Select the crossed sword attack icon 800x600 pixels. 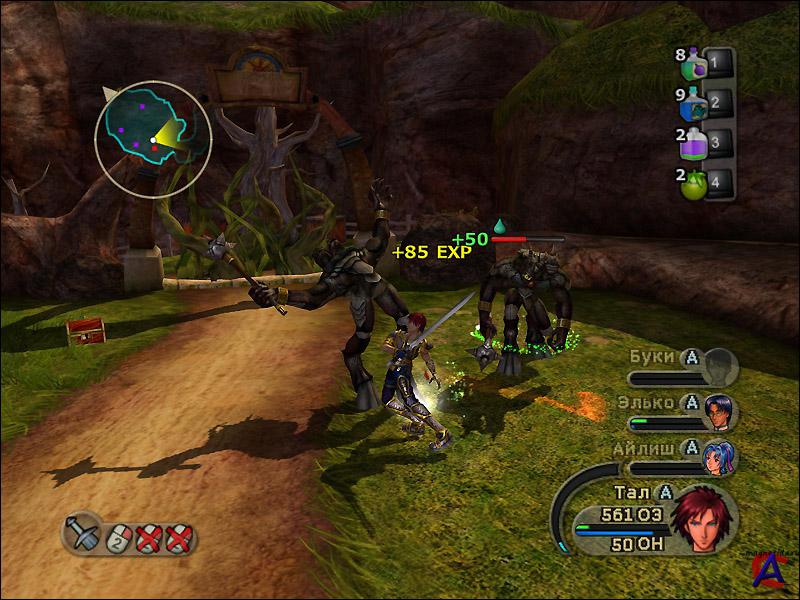(83, 532)
